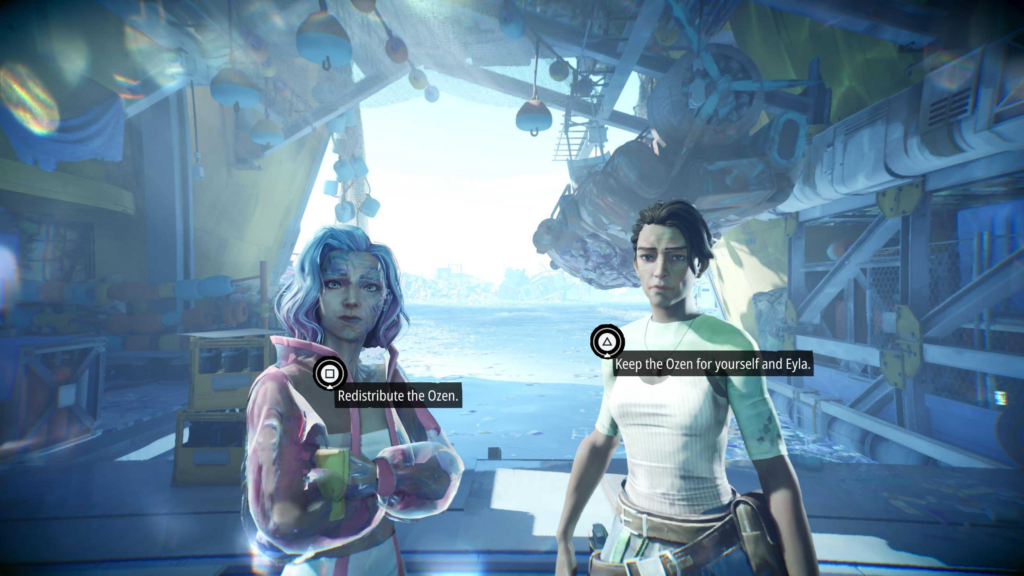The image size is (1024, 576).
Task: Choose "Redistribute the Ozen." dialogue option
Action: pos(398,397)
